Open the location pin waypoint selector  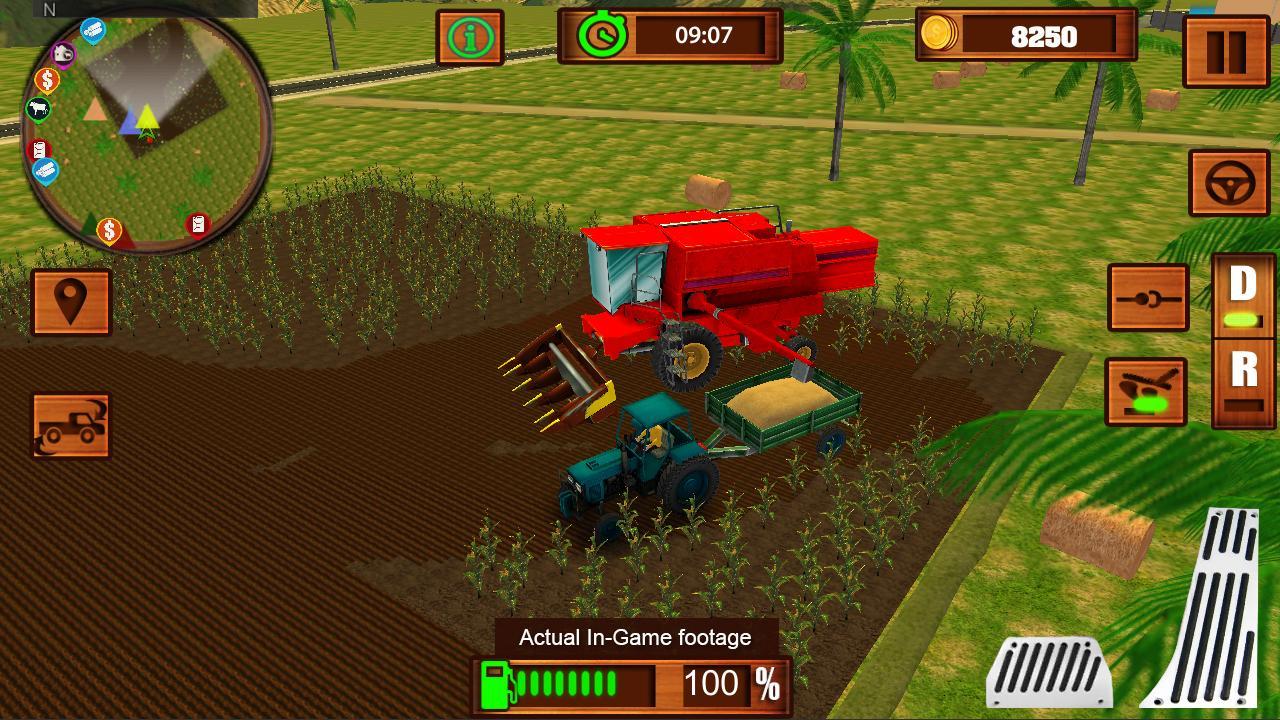point(71,301)
